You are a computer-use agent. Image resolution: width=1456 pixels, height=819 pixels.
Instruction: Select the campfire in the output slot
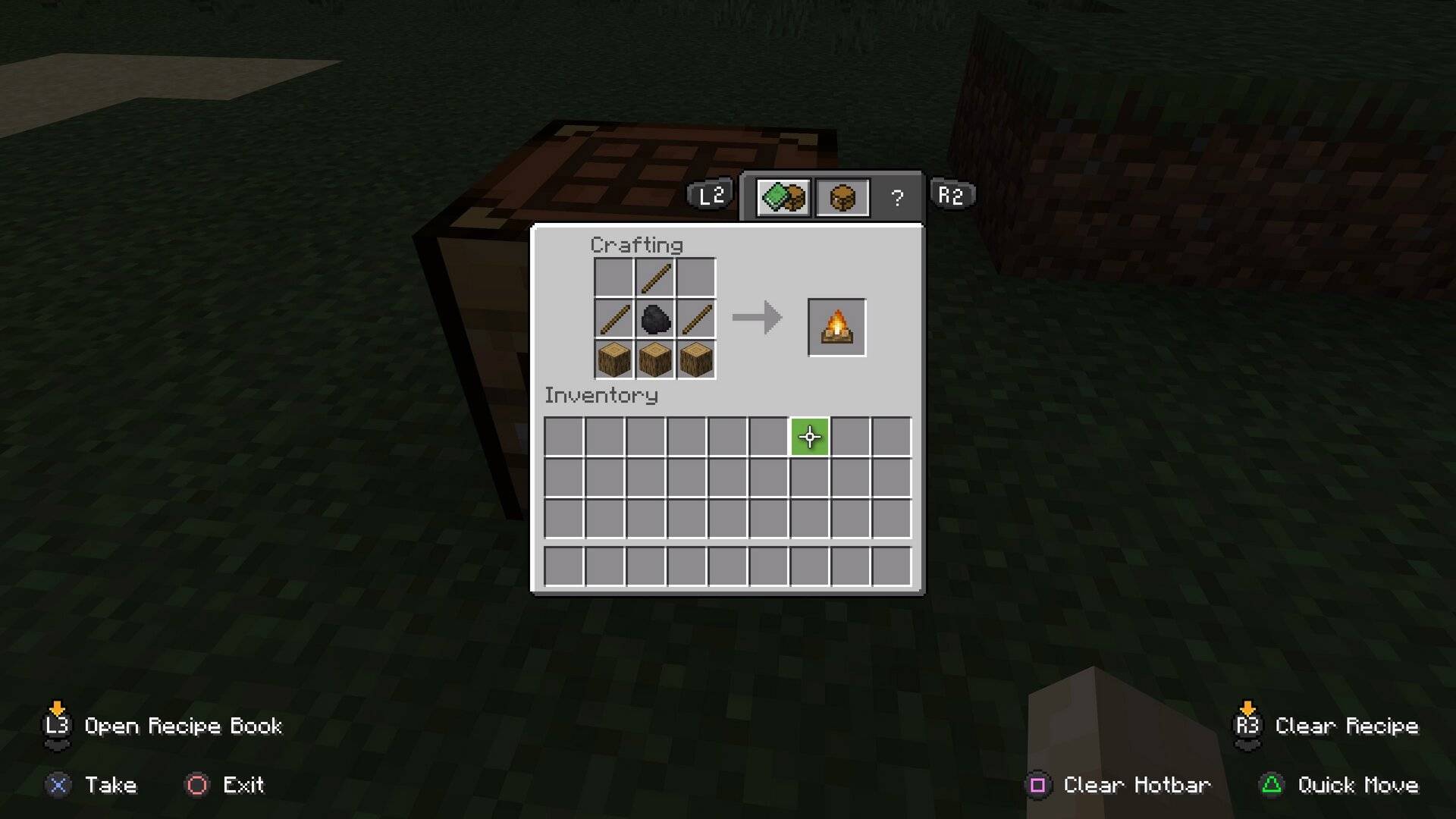(x=835, y=327)
